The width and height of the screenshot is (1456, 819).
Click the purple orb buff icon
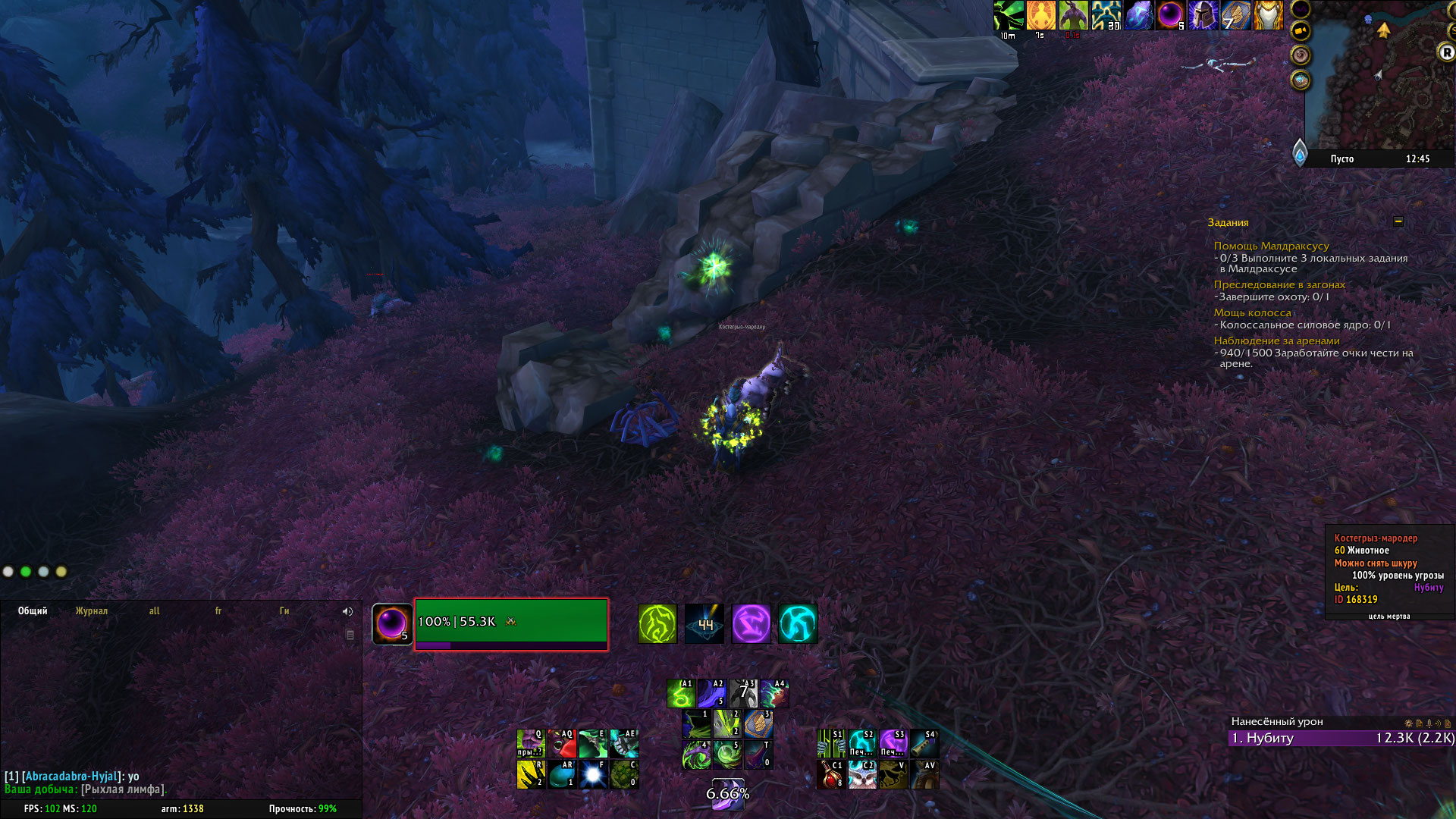point(1170,15)
